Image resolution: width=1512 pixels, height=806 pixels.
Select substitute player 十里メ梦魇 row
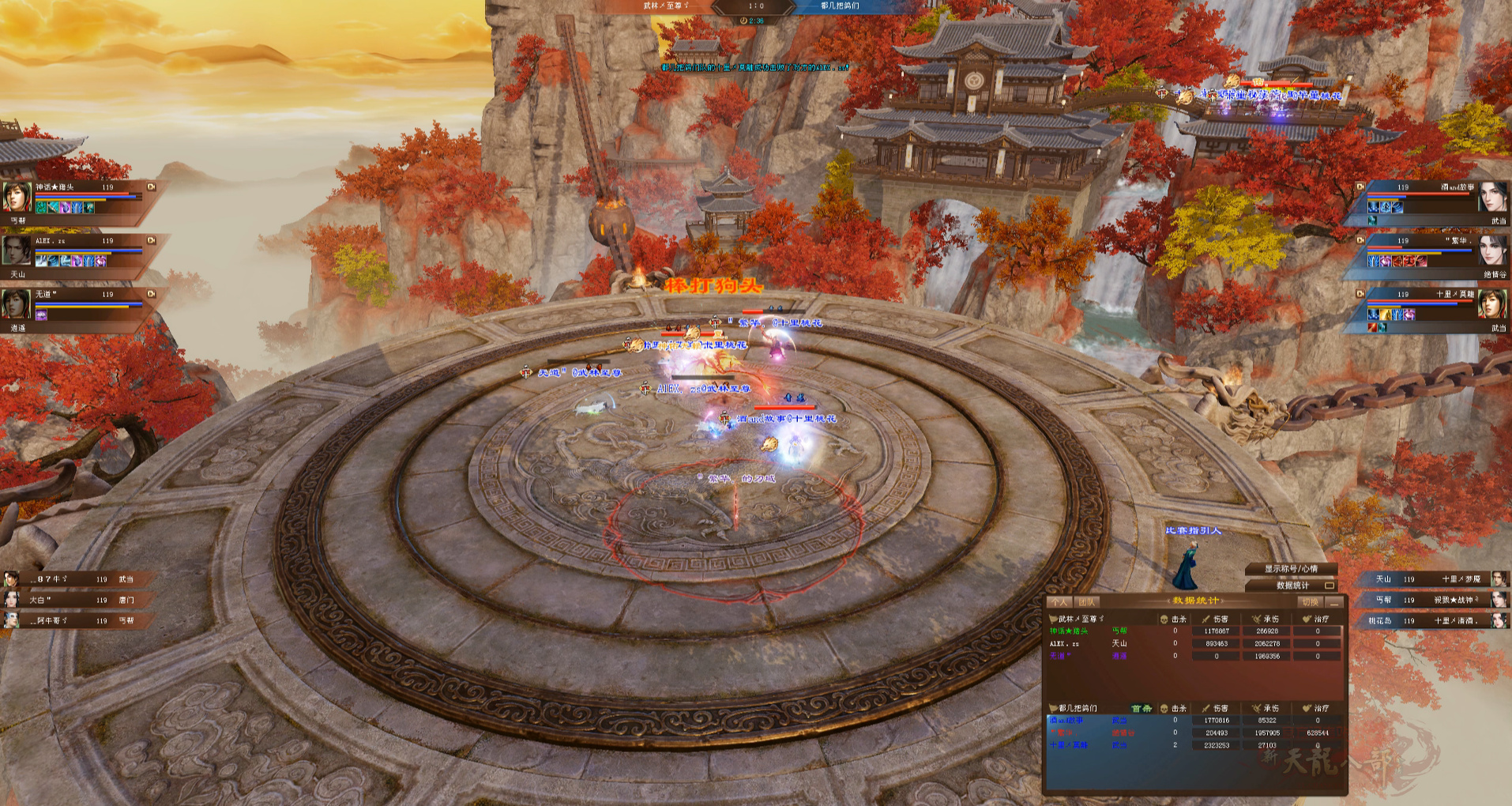click(1430, 579)
